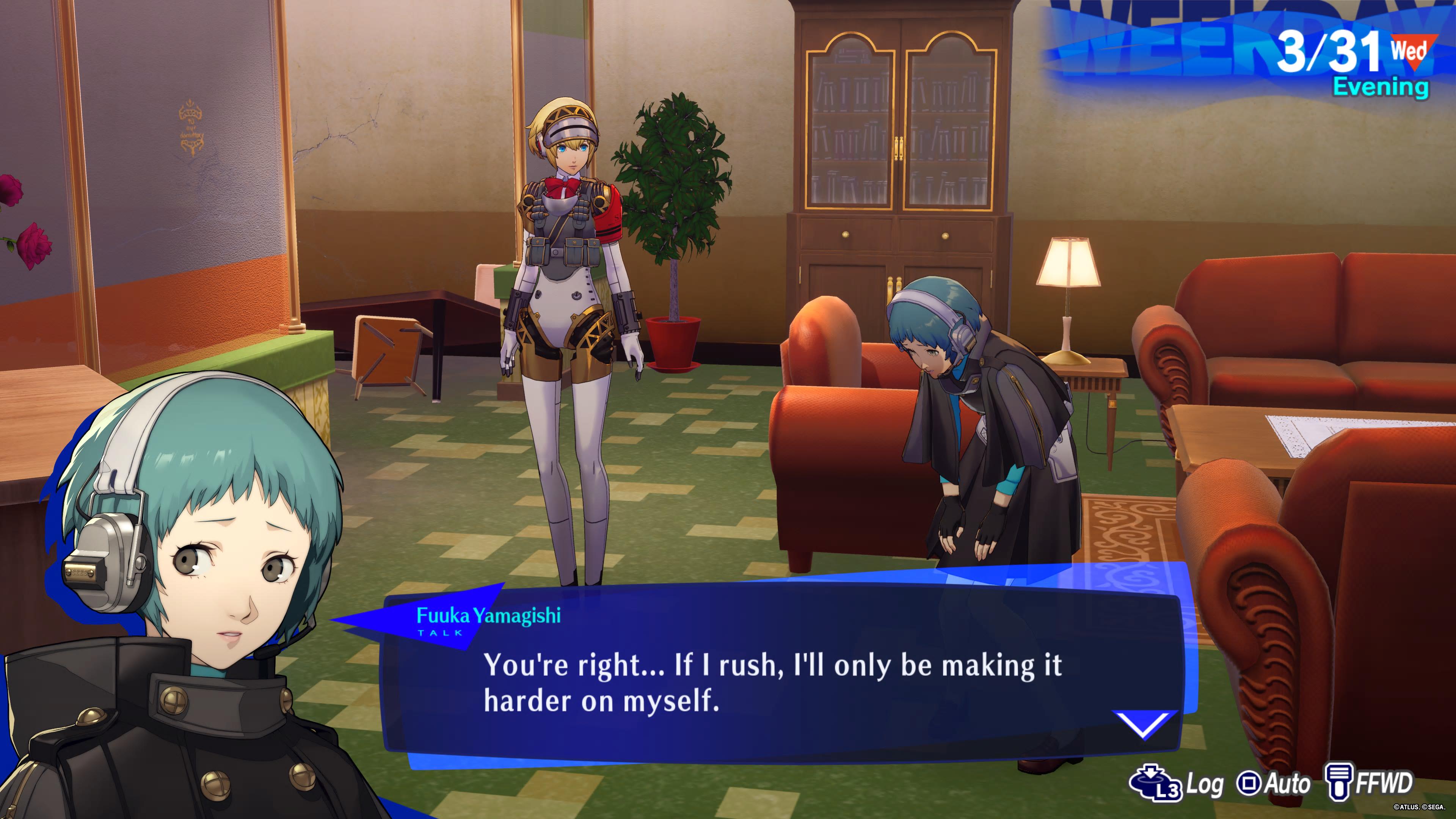Advance dialogue with the down arrow
Screen dimensions: 1456x819
point(1144,723)
